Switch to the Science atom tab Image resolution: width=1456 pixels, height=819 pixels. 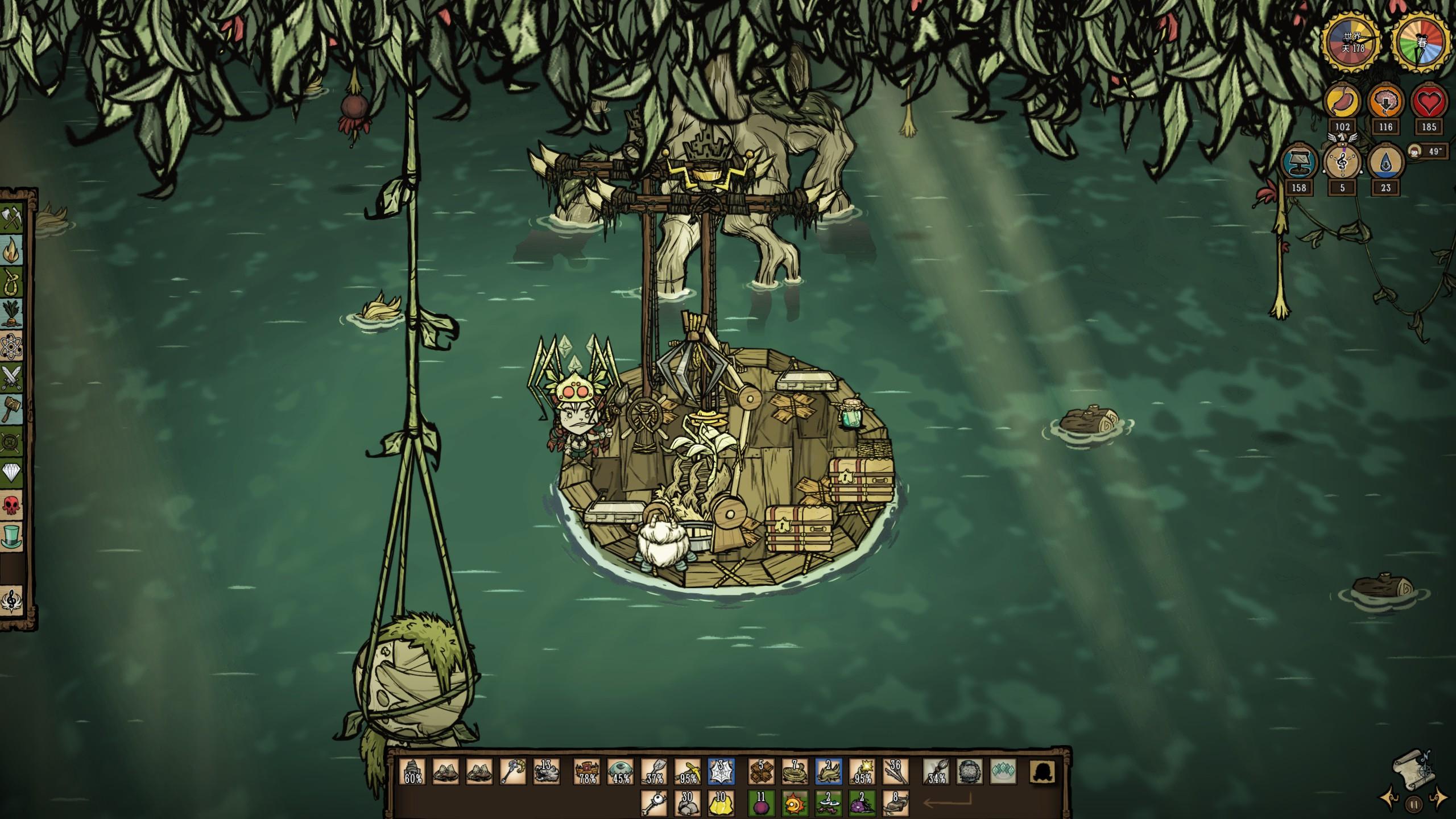(x=12, y=345)
